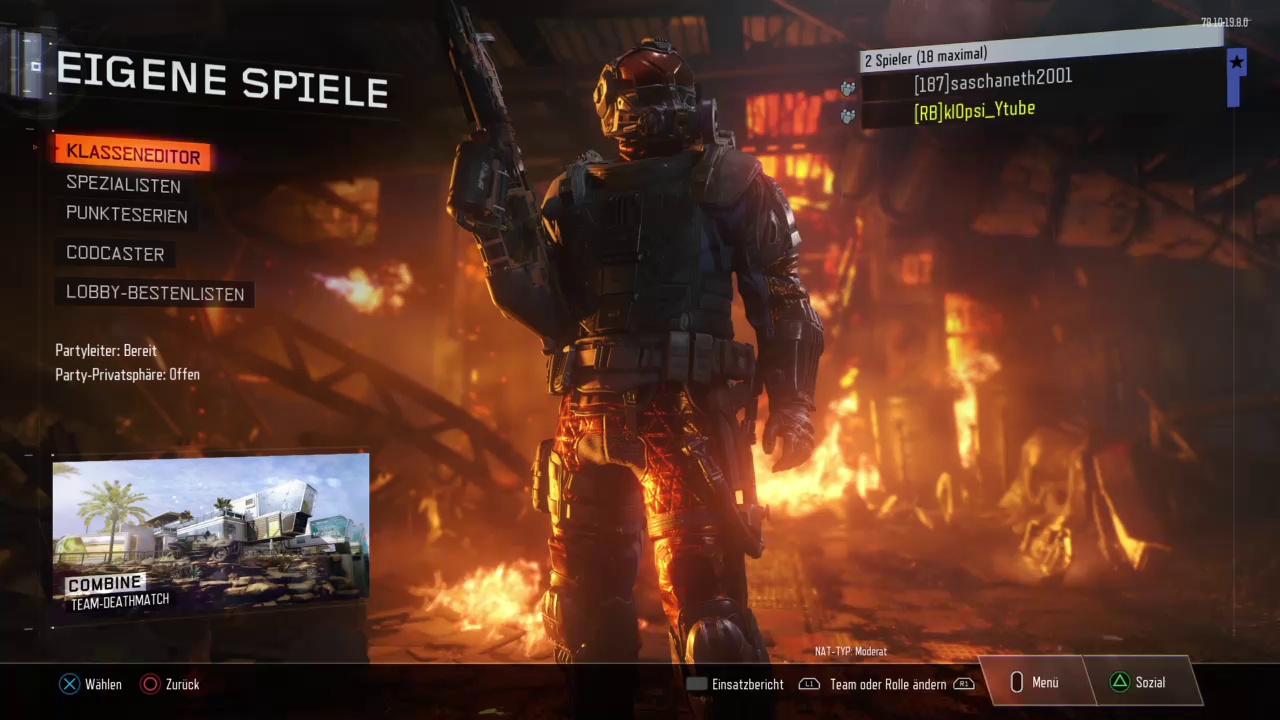Open the Sozial panel
Image resolution: width=1280 pixels, height=720 pixels.
click(1138, 682)
